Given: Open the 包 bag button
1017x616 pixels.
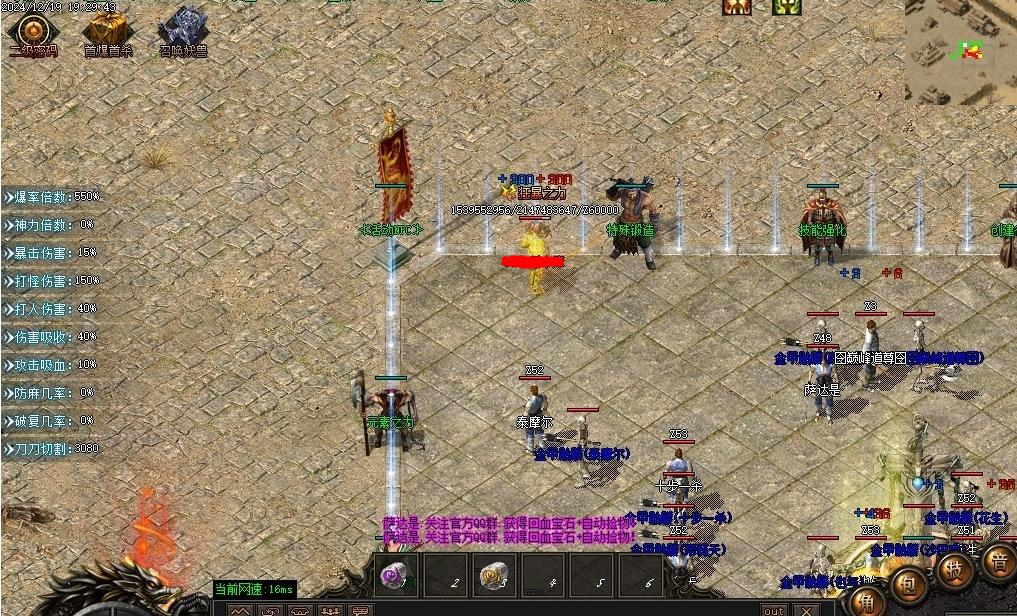Looking at the screenshot, I should tap(909, 582).
